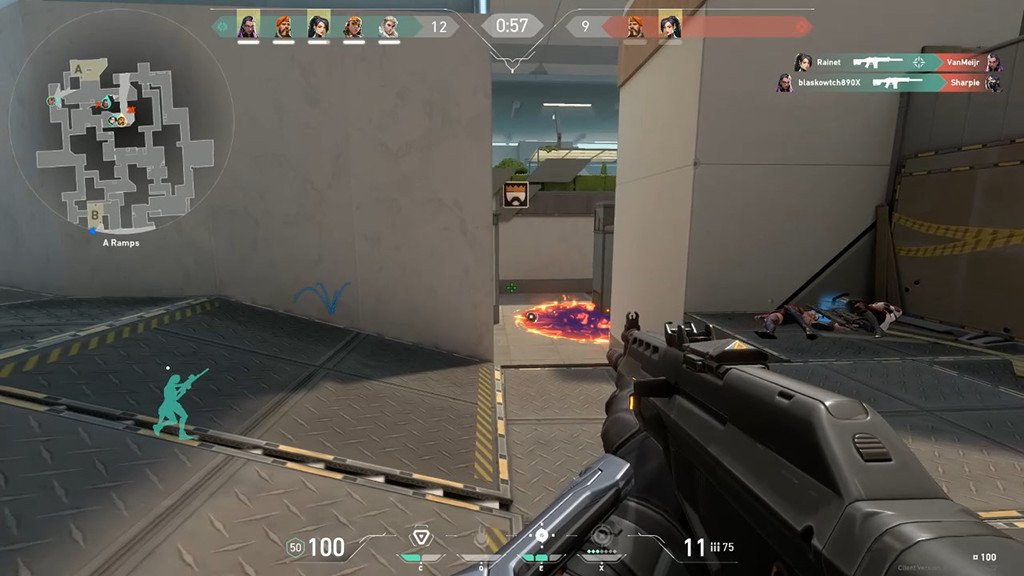Viewport: 1024px width, 576px height.
Task: Activate the ultimate ability with charge pips
Action: coord(600,538)
